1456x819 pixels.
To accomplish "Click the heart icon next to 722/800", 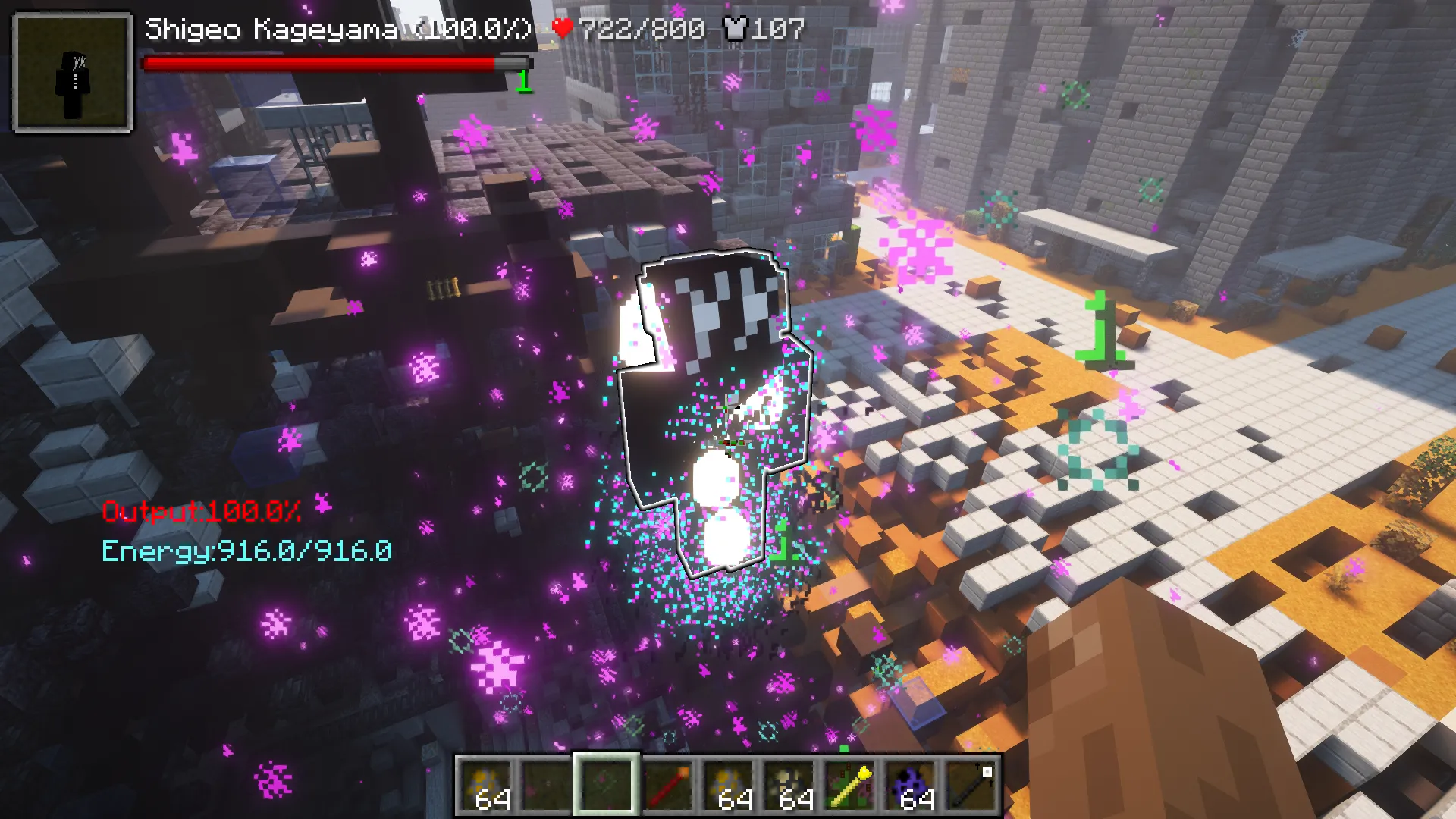I will coord(563,29).
